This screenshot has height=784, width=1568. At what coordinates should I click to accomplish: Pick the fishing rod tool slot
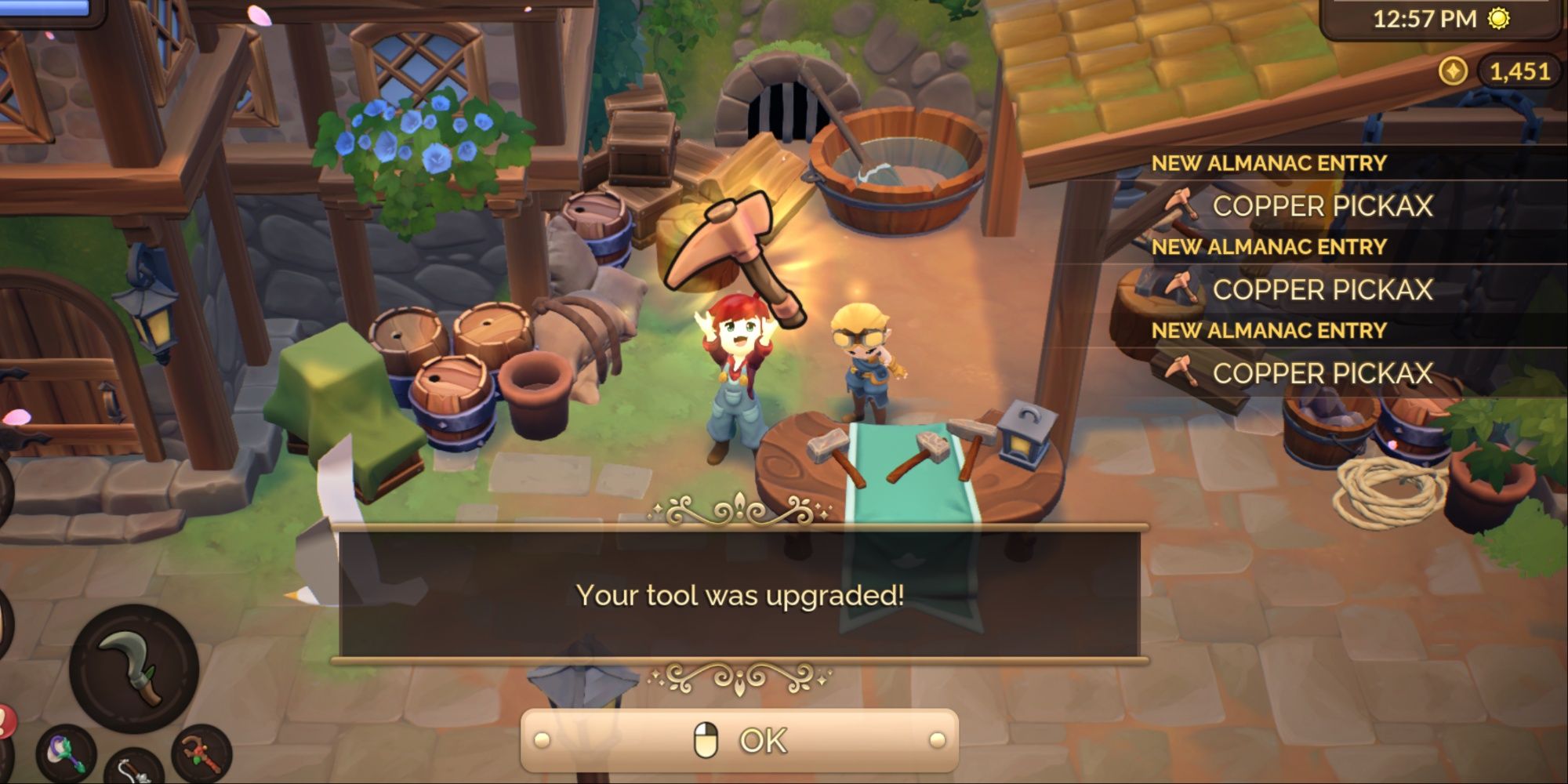(x=135, y=768)
